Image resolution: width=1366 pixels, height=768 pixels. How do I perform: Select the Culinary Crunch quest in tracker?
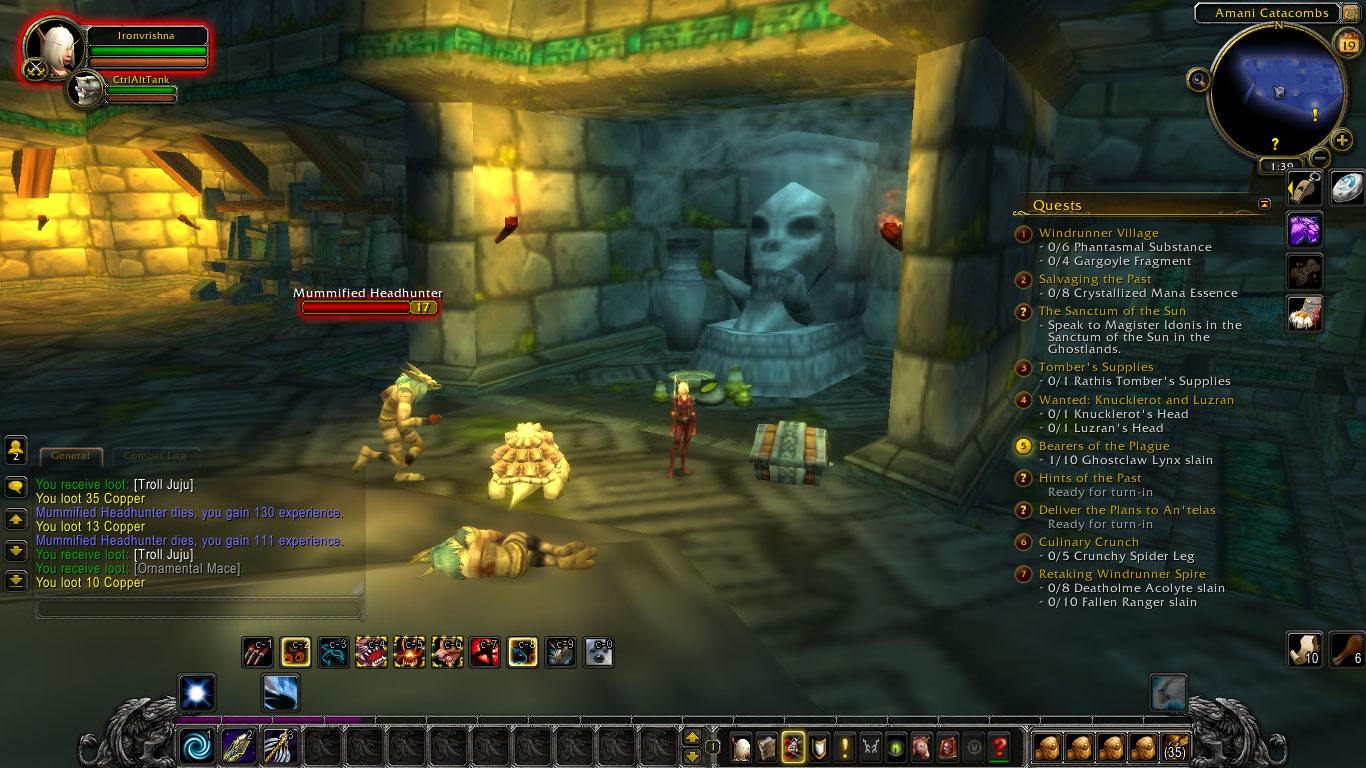point(1088,542)
